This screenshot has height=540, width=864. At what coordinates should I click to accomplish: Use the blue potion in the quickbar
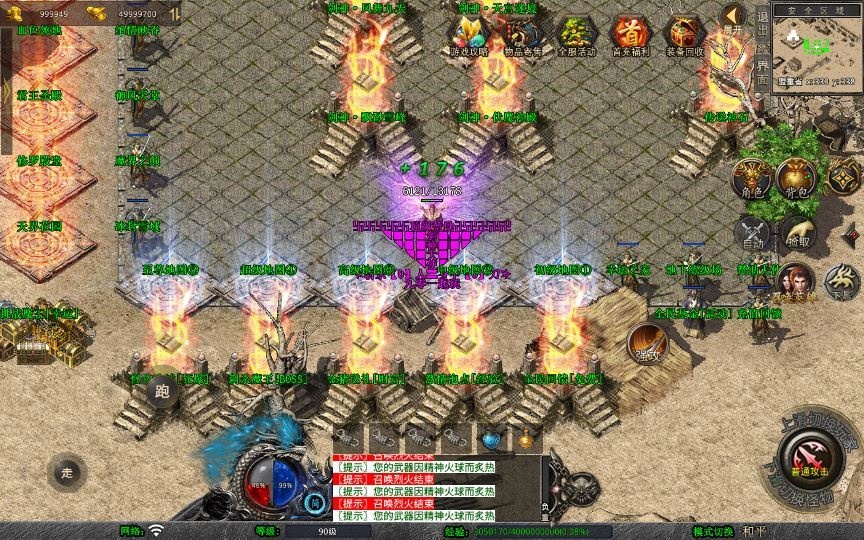[x=491, y=438]
